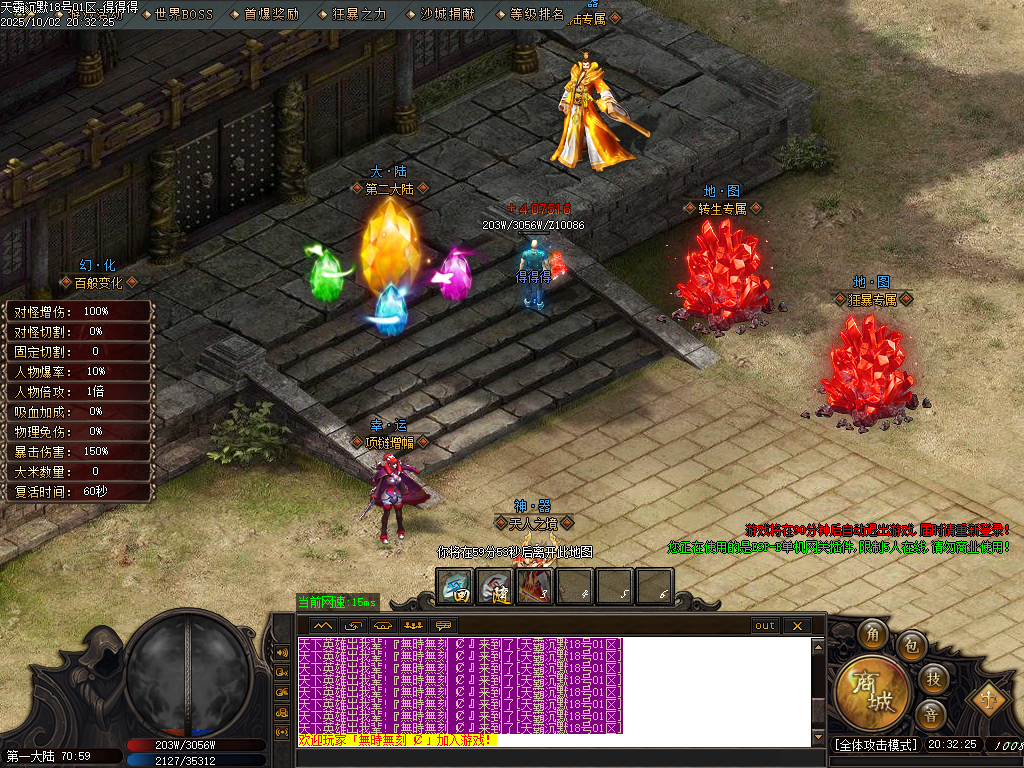Change the 全体攻击模式 attack mode
Screen dimensions: 1024x768
(x=875, y=745)
